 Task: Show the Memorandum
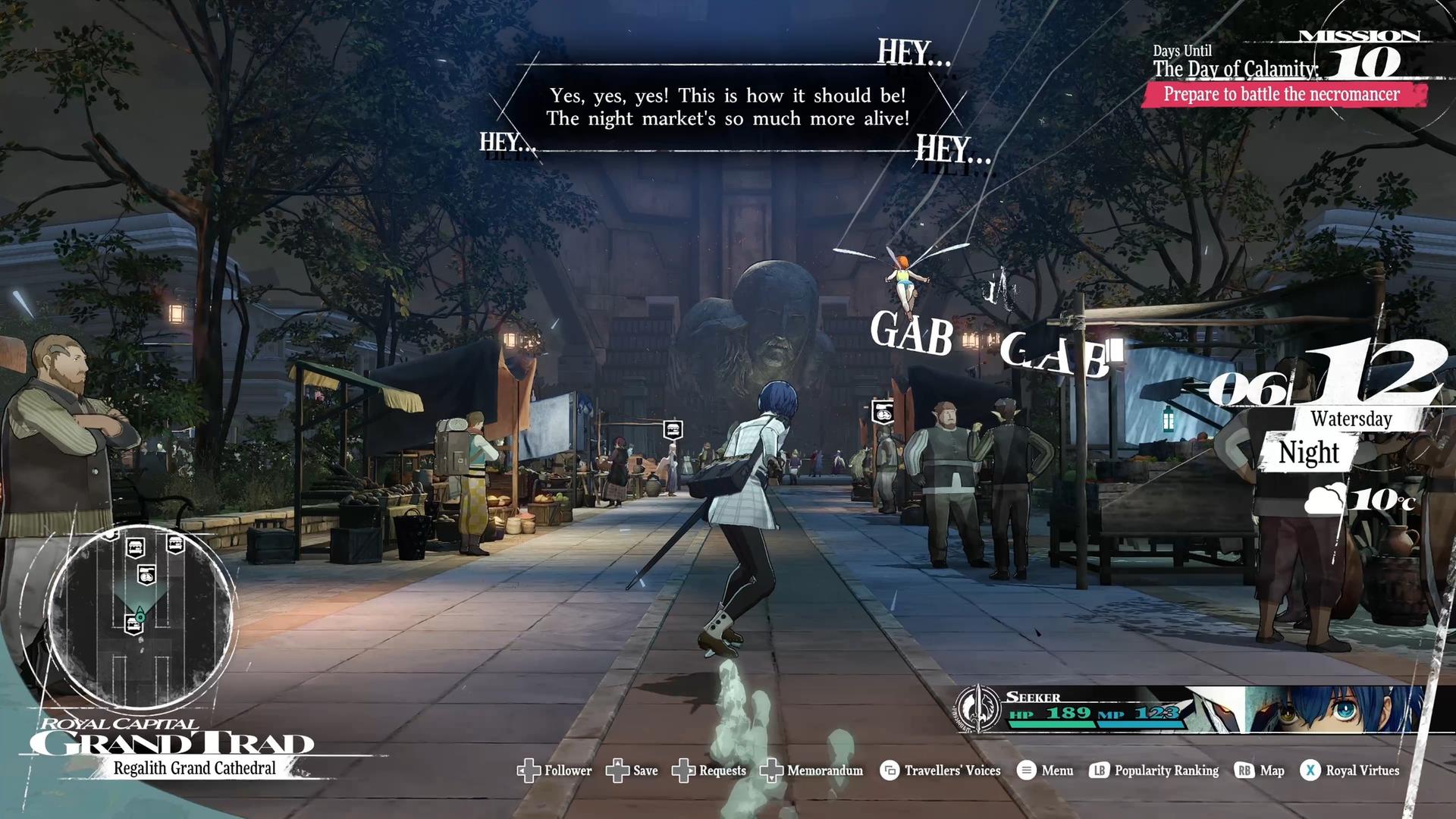813,770
